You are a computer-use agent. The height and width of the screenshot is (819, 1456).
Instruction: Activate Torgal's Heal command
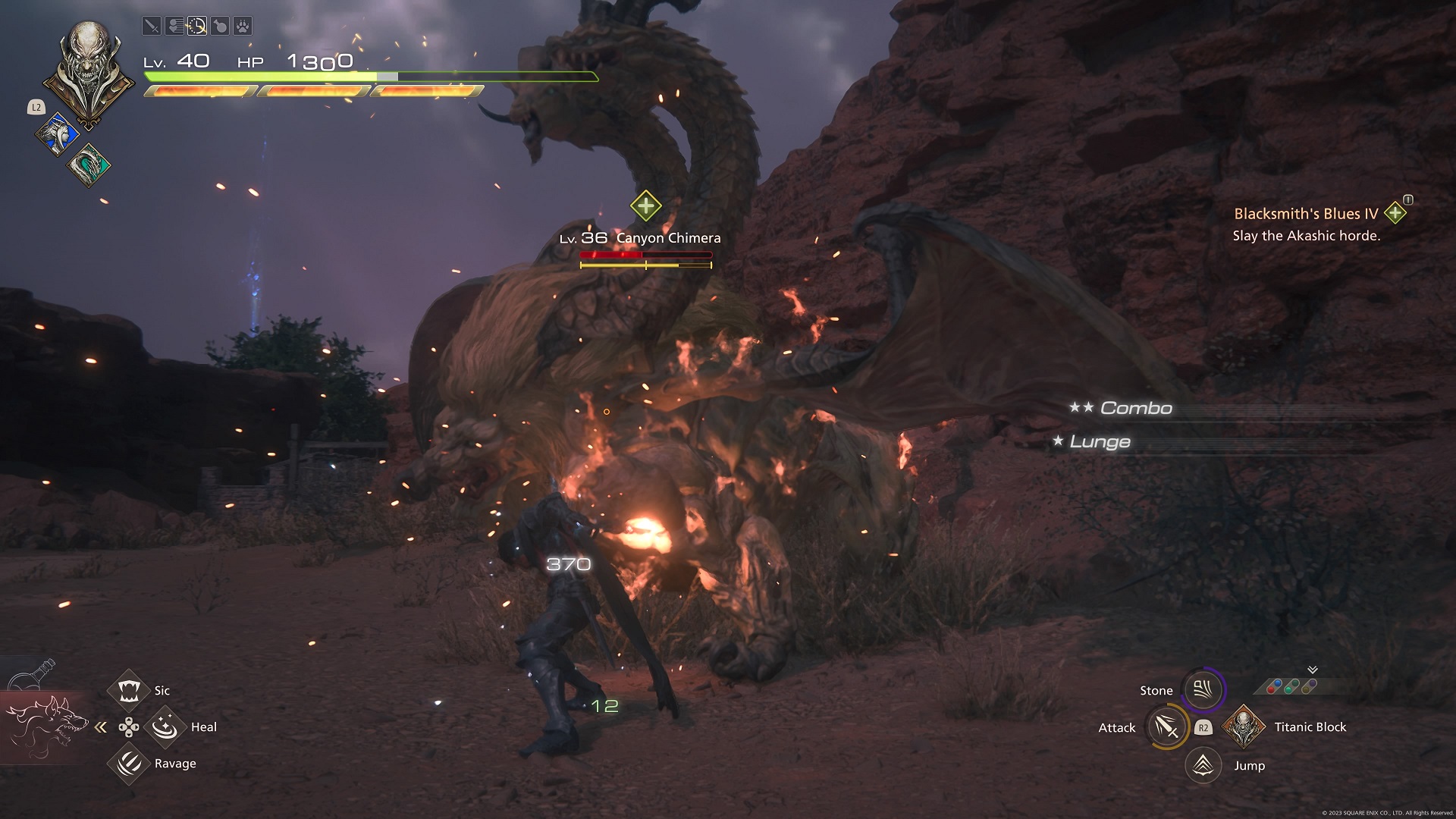165,726
